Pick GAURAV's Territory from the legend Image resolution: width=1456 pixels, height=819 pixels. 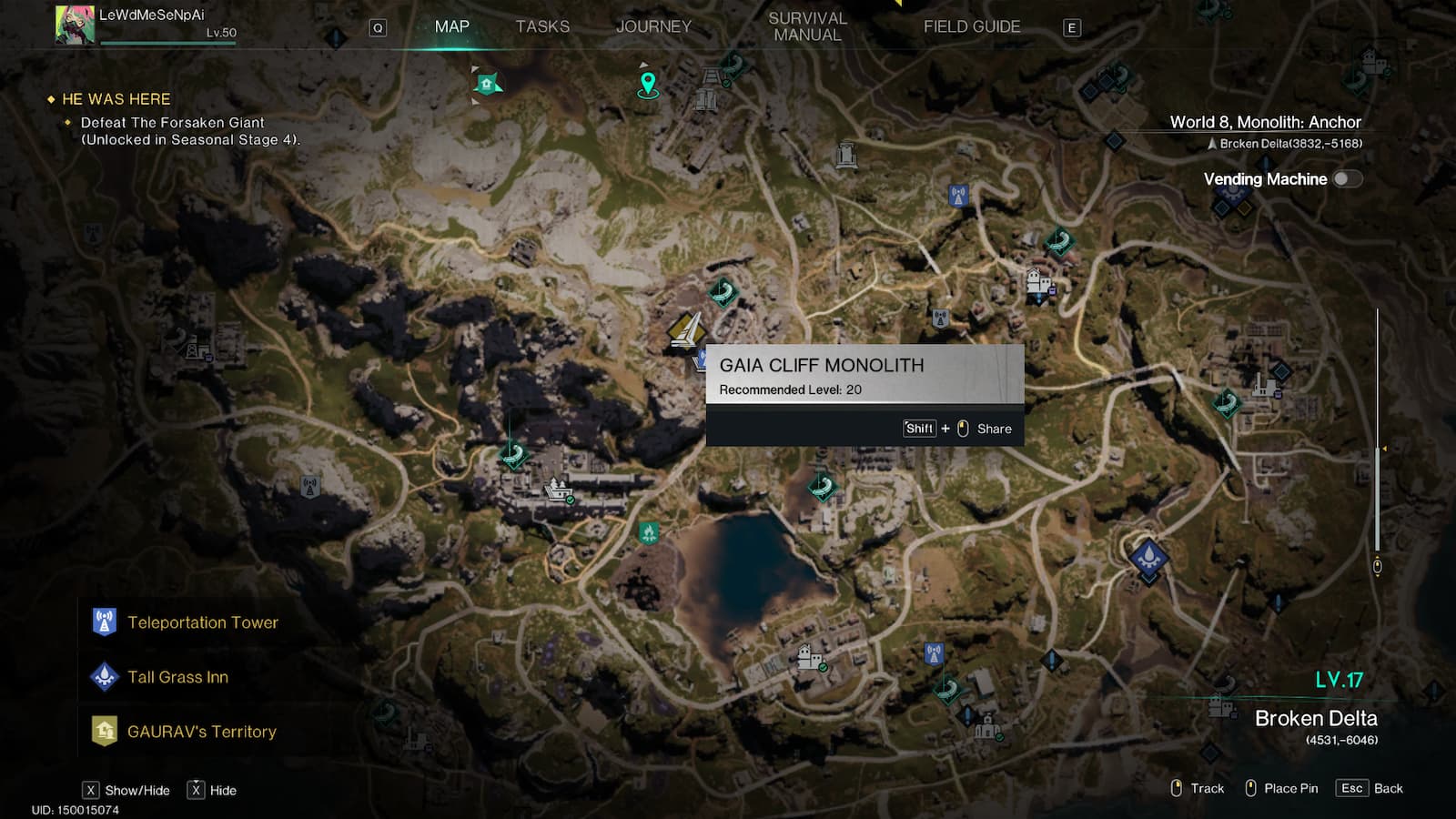tap(201, 732)
